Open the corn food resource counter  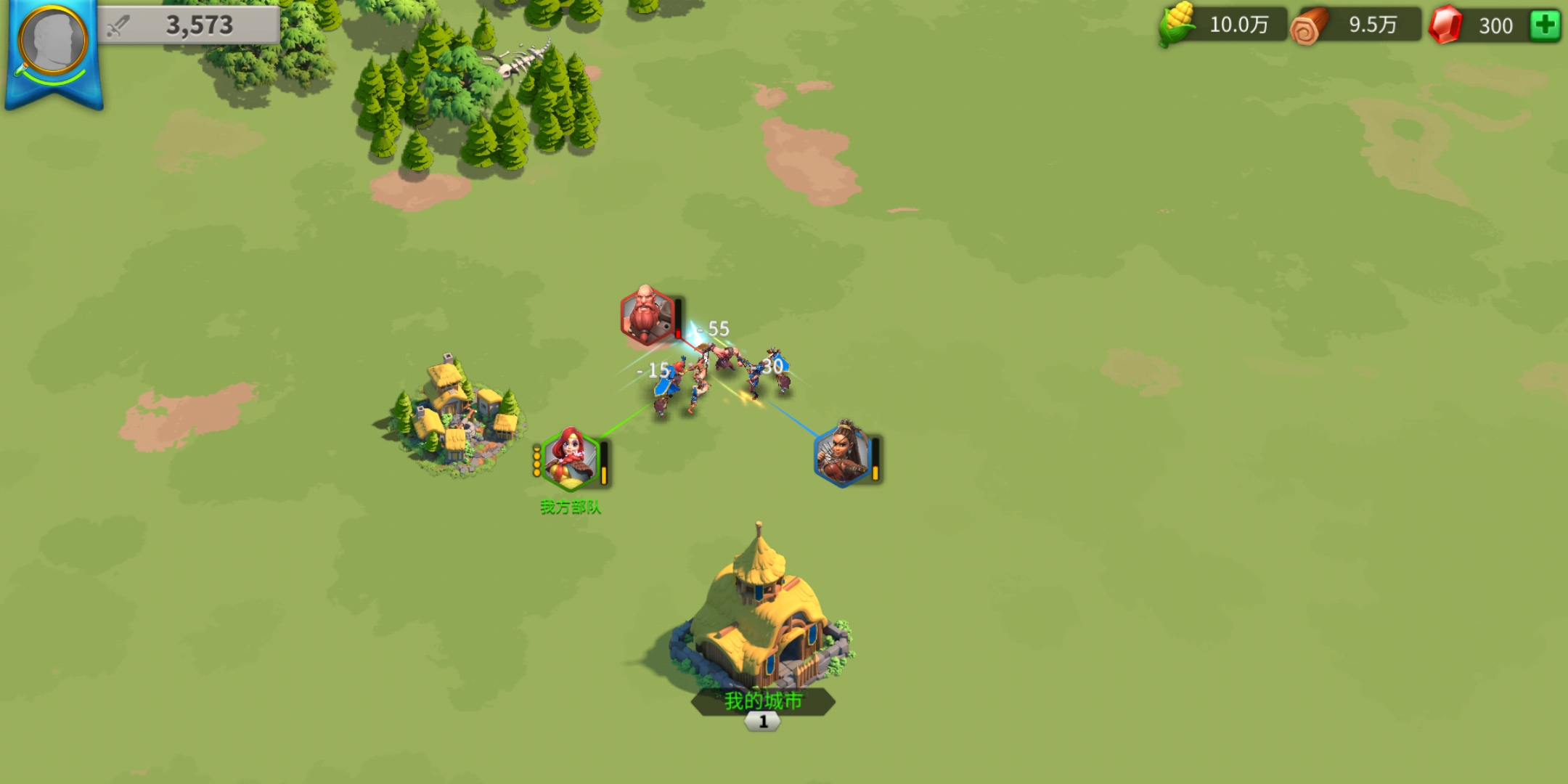(1222, 25)
